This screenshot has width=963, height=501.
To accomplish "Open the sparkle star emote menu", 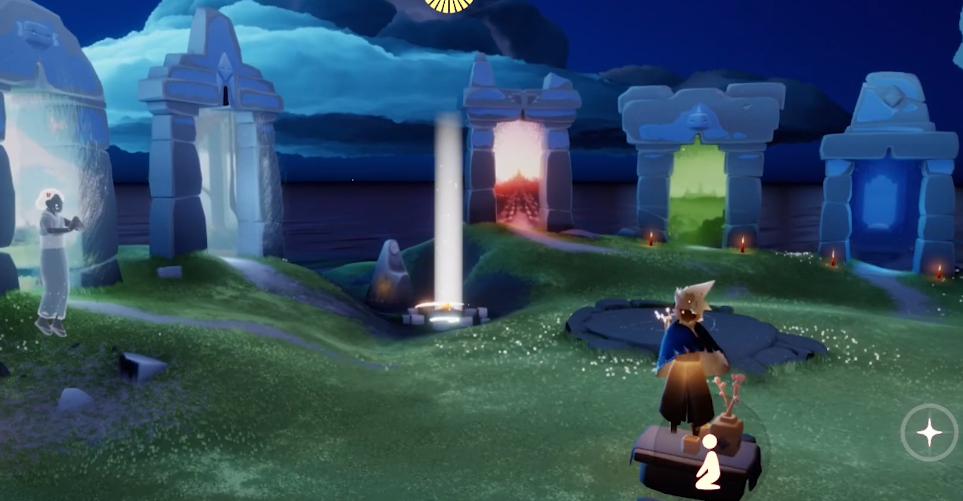I will pyautogui.click(x=929, y=433).
